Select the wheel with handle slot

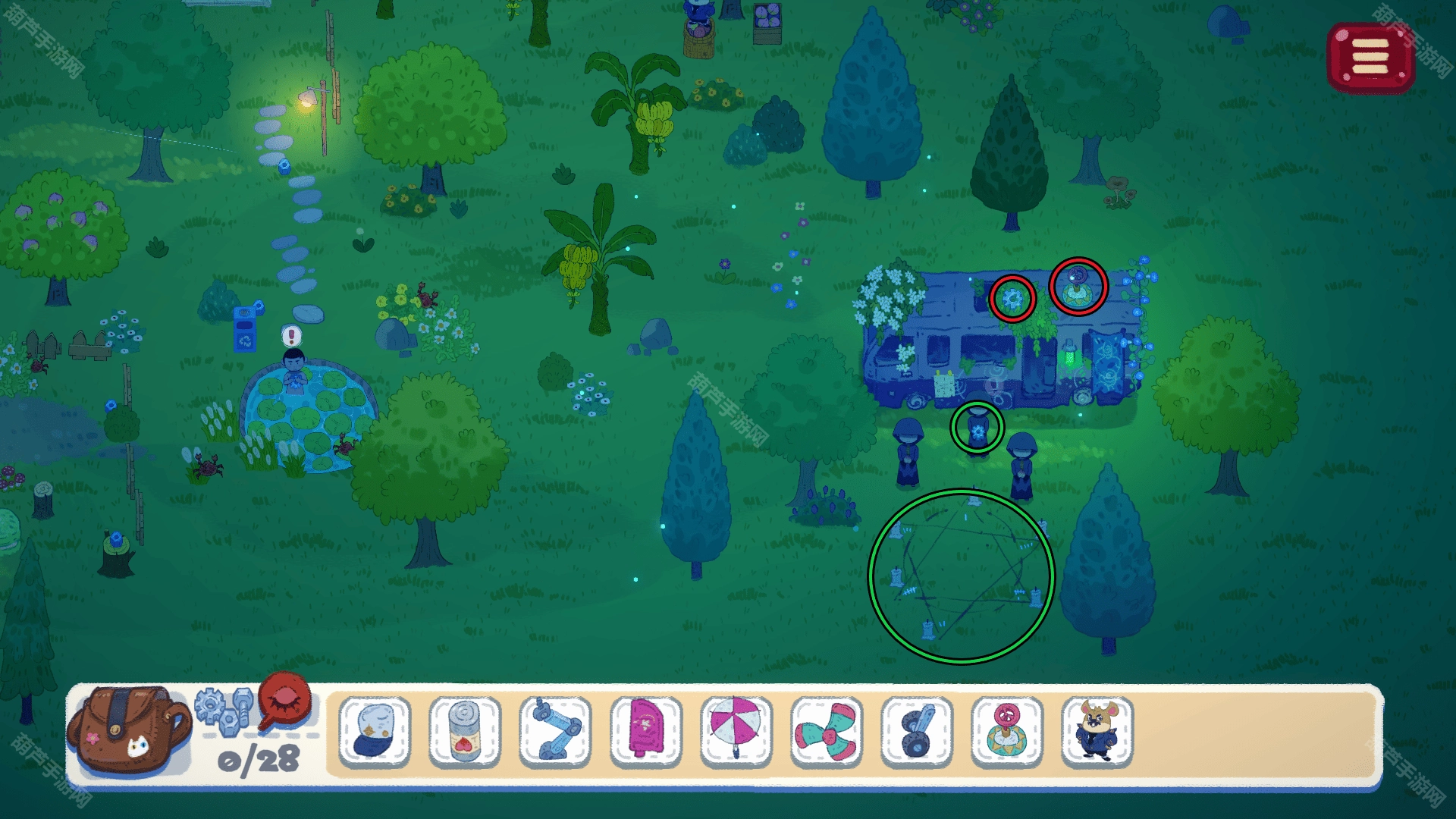(x=916, y=732)
